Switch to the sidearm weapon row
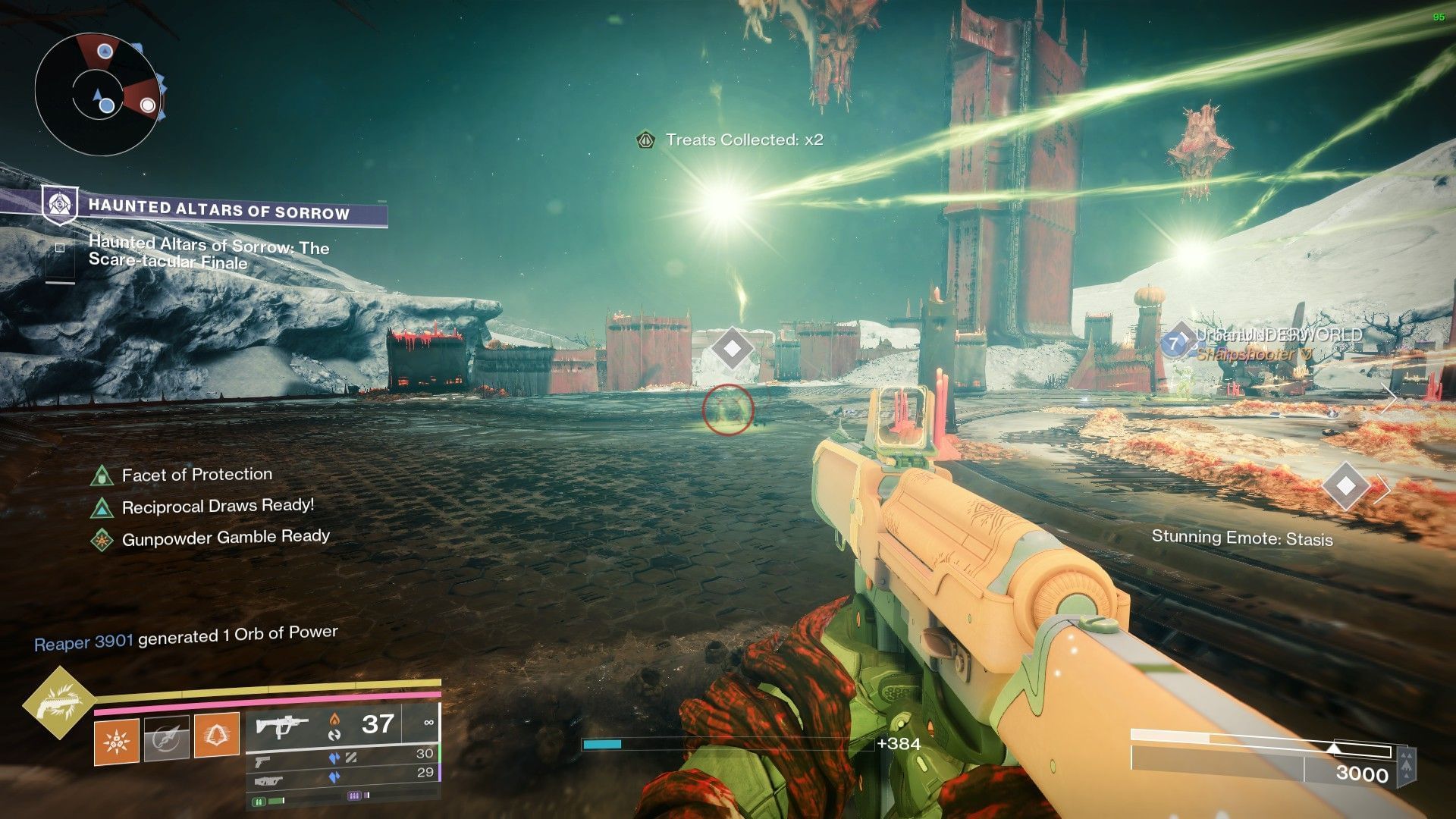 [342, 758]
